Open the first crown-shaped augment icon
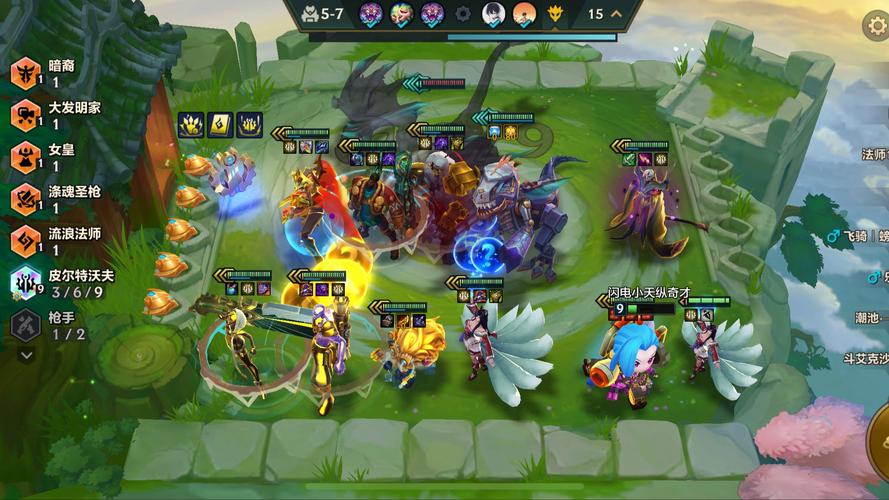889x500 pixels. [191, 125]
